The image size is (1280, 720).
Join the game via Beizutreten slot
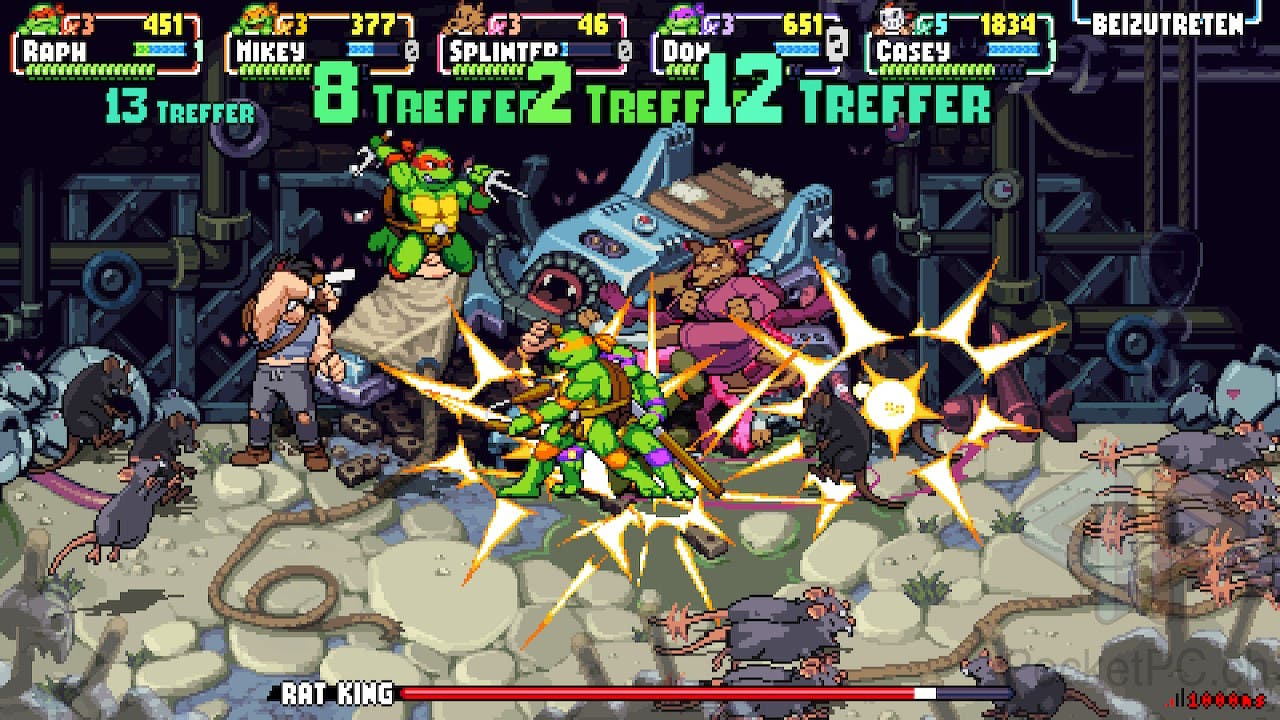(x=1167, y=24)
